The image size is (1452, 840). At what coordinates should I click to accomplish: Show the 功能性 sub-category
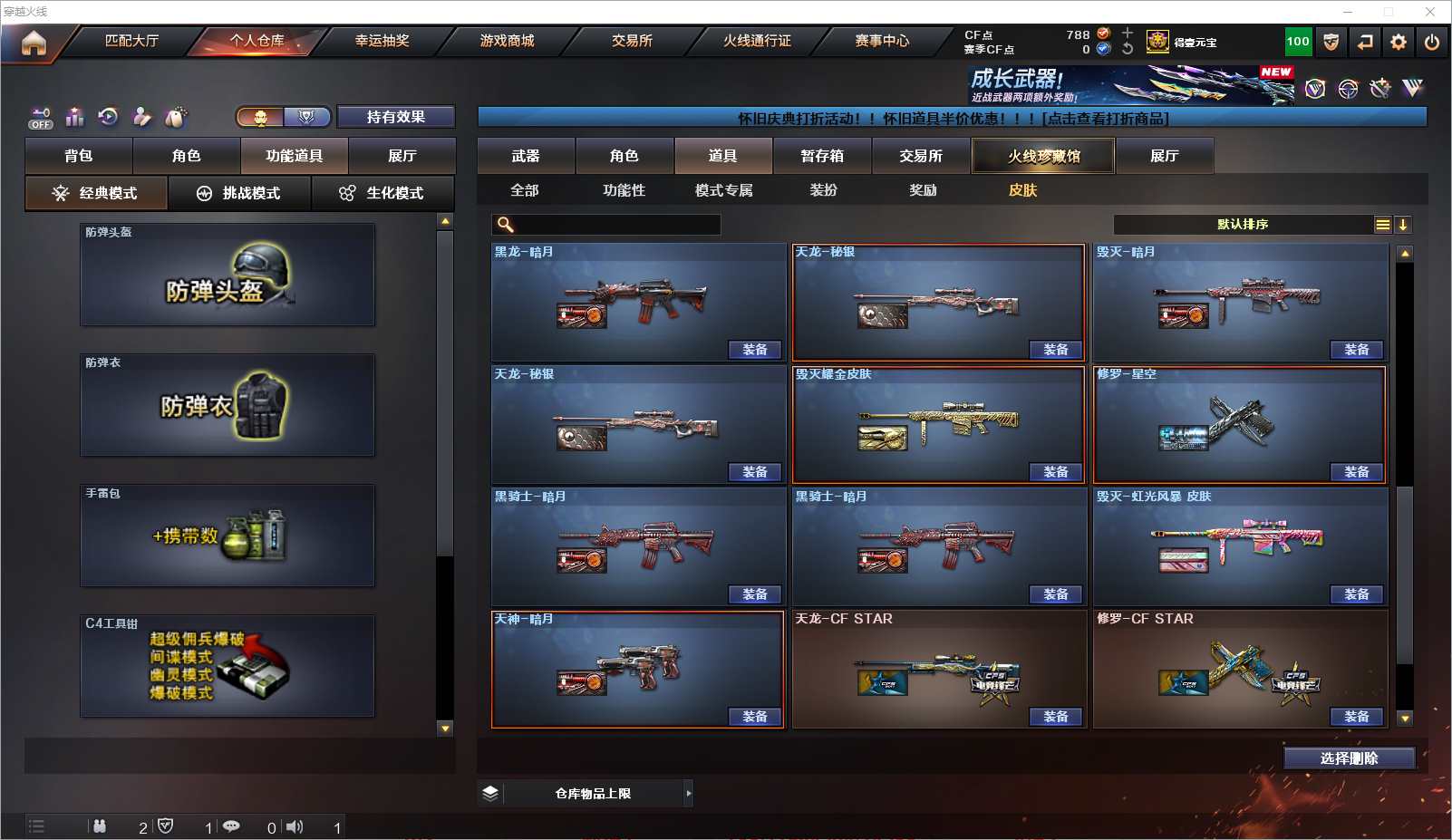[624, 190]
